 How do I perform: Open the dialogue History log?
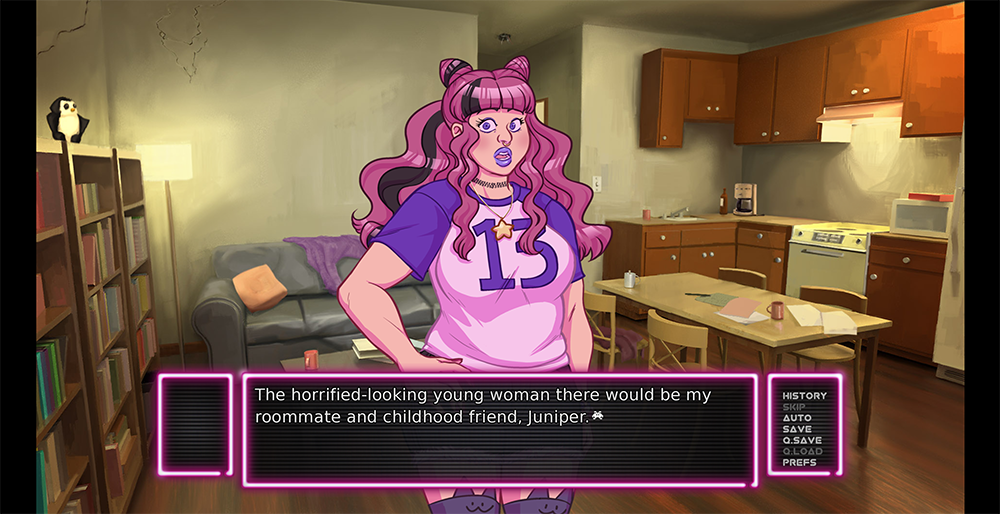pyautogui.click(x=804, y=396)
